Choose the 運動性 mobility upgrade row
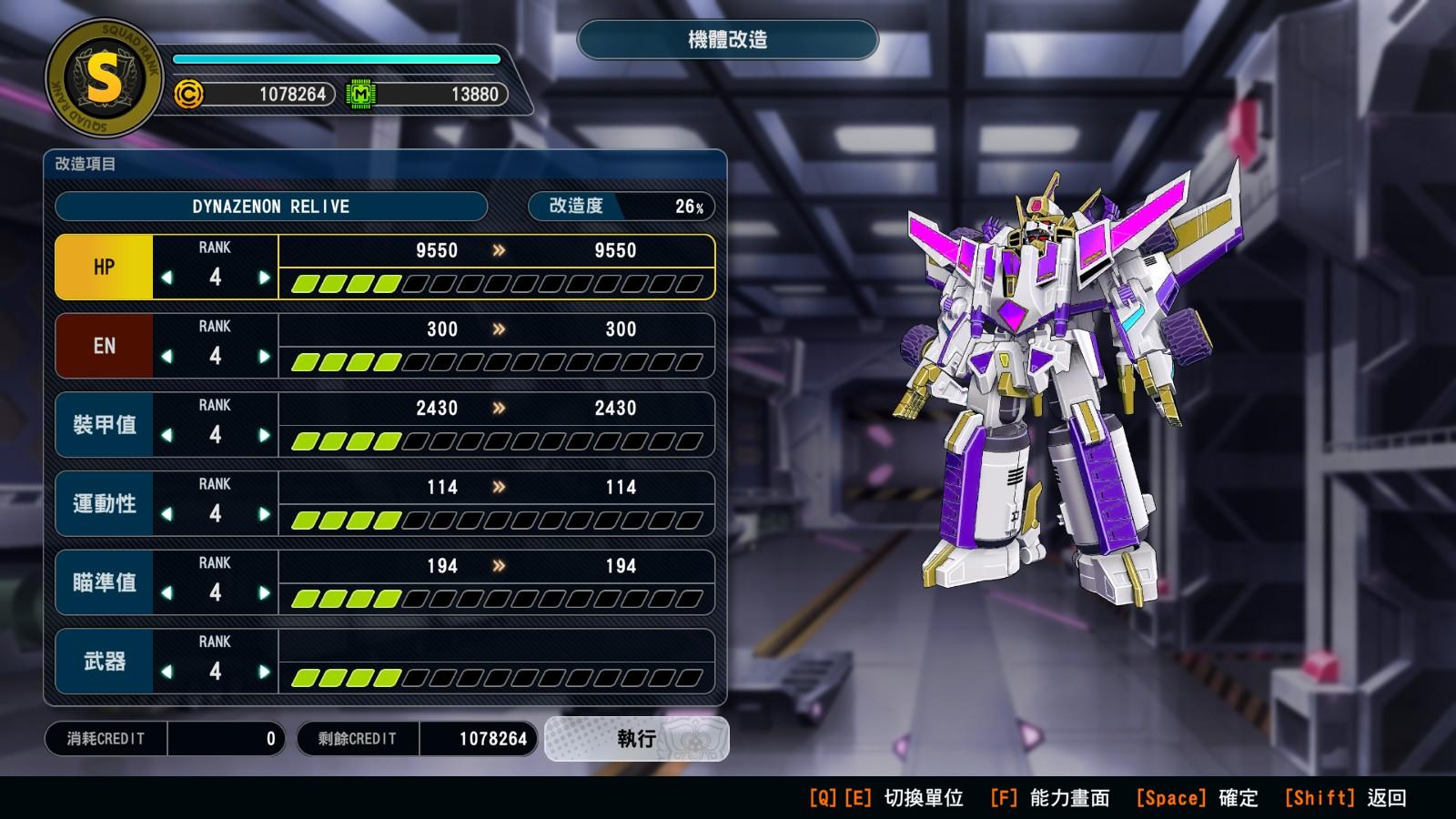The height and width of the screenshot is (819, 1456). (x=104, y=503)
